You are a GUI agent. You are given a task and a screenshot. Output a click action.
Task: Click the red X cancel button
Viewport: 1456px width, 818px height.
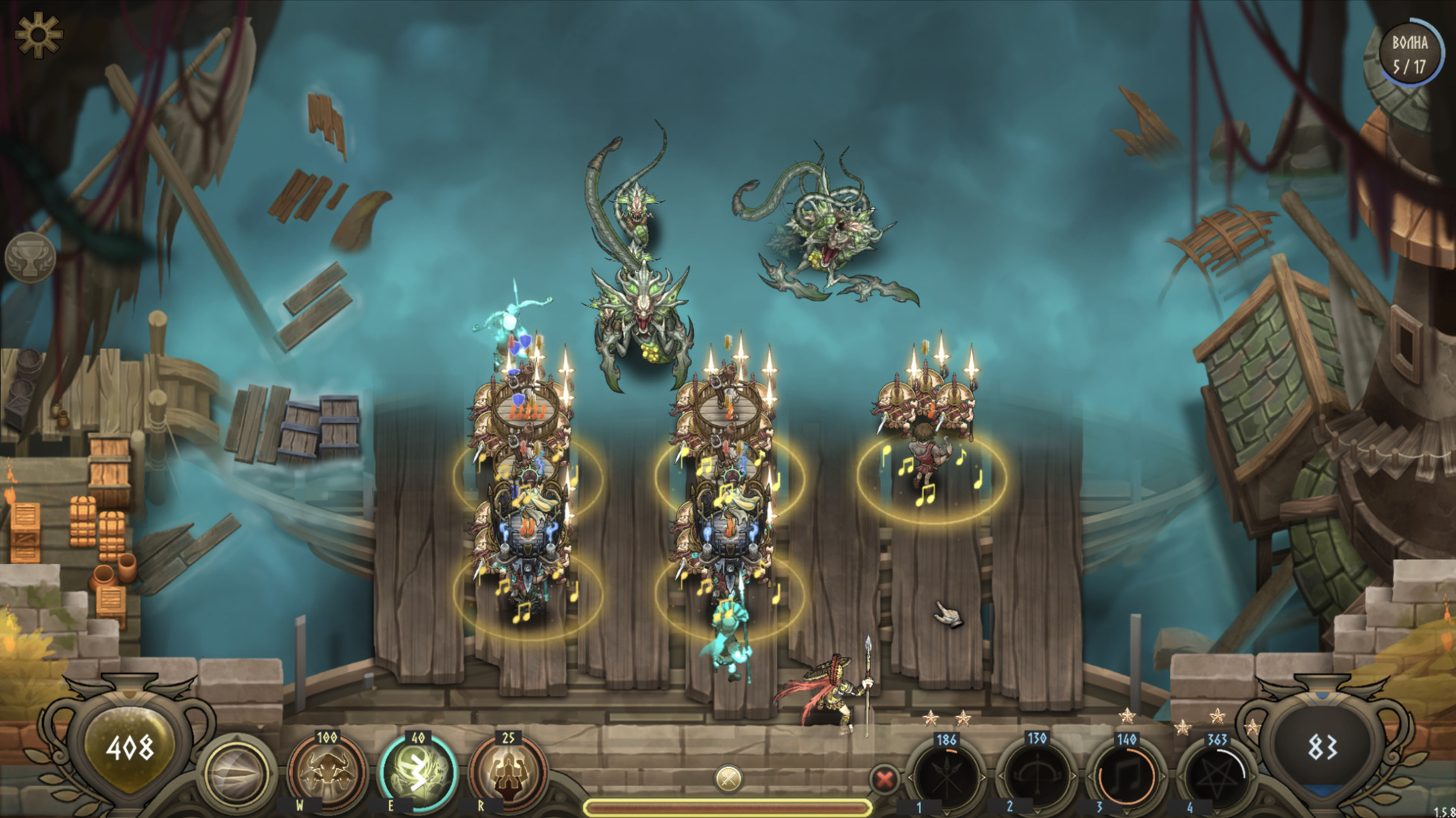click(884, 779)
